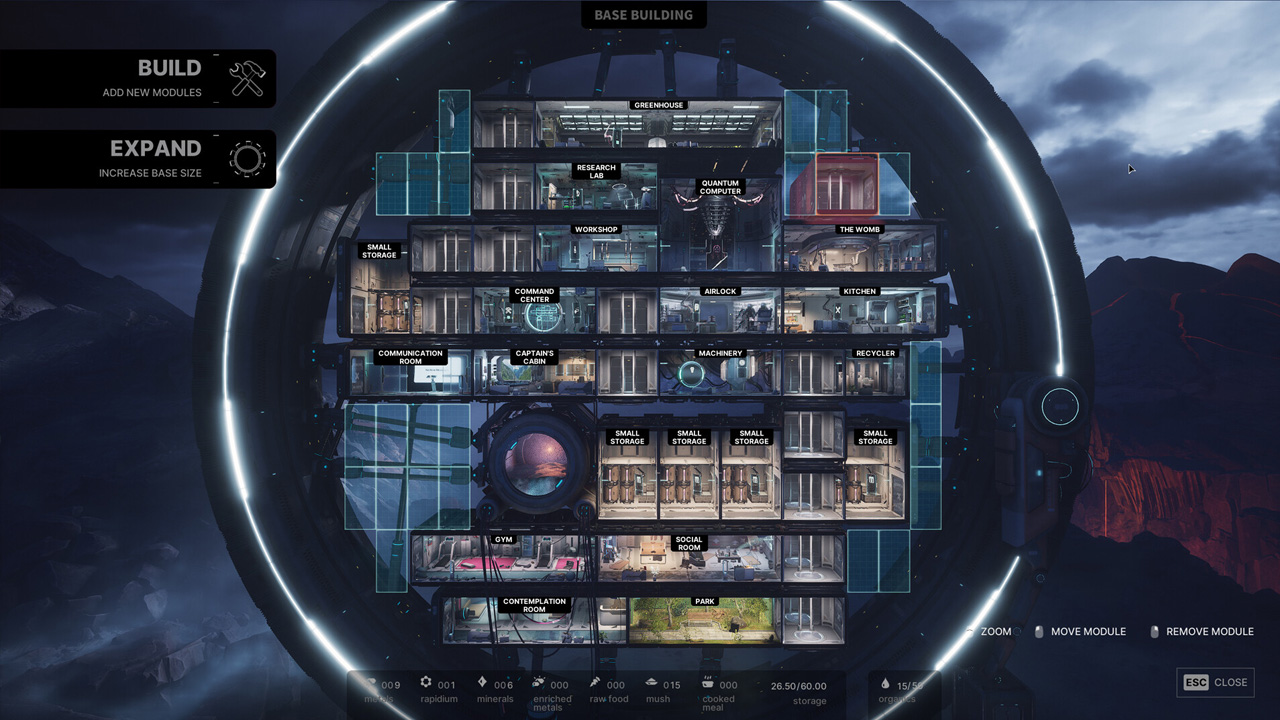Pick the Social Room module
The width and height of the screenshot is (1280, 720).
[689, 559]
